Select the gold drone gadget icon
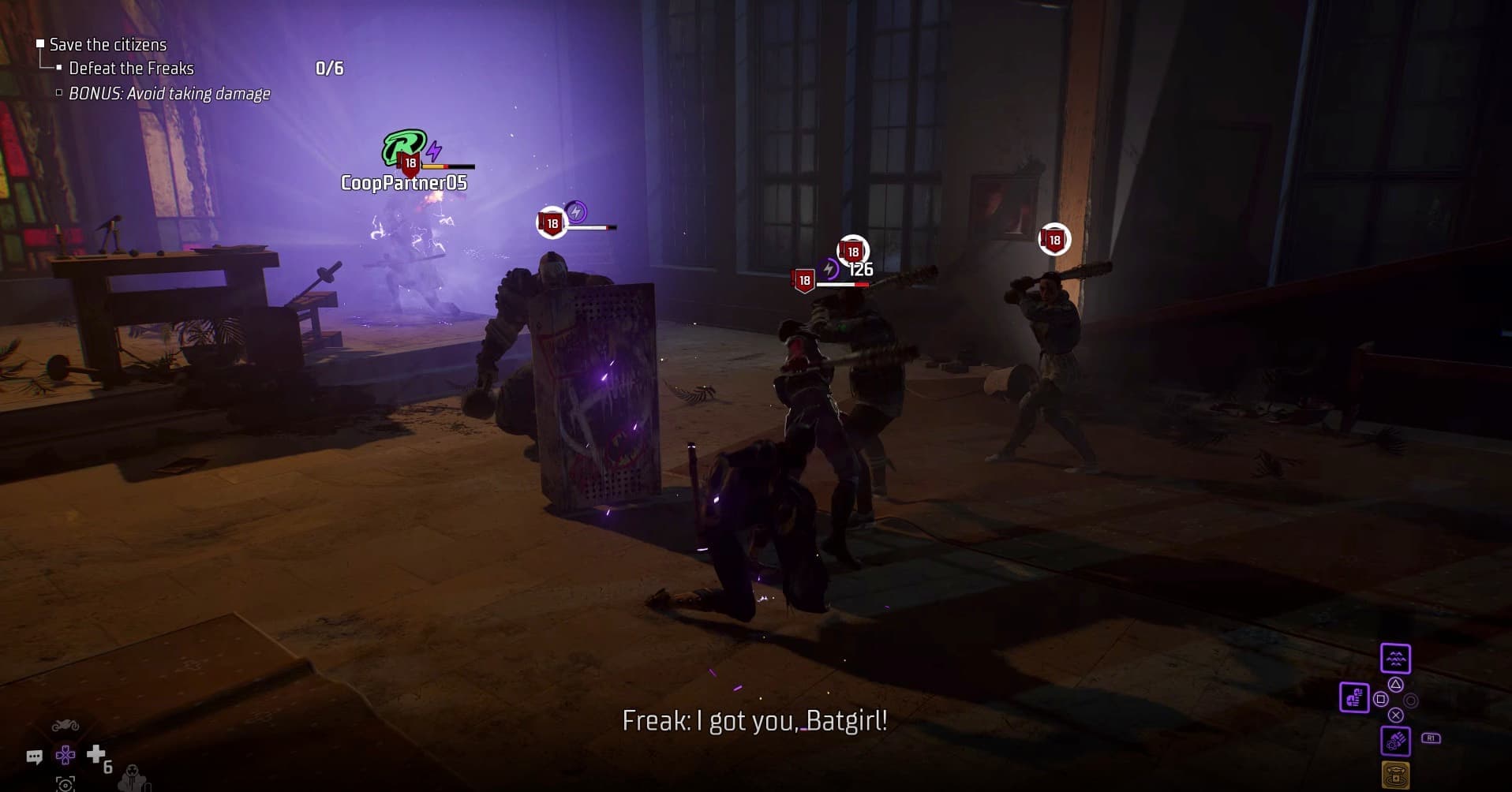The height and width of the screenshot is (792, 1512). tap(1395, 774)
